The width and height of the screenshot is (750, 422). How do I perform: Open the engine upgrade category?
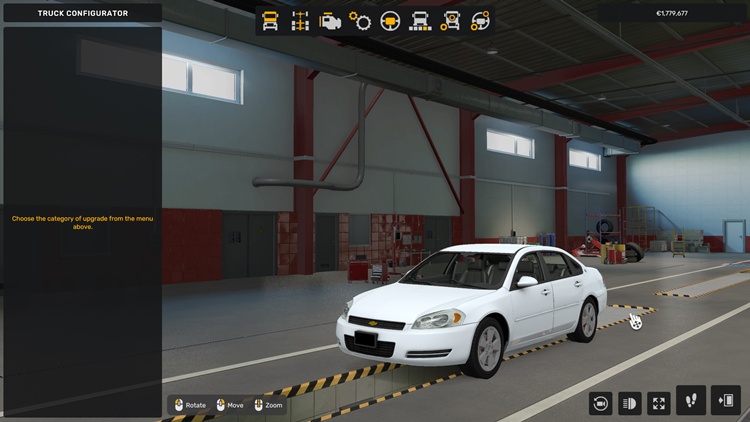coord(330,21)
